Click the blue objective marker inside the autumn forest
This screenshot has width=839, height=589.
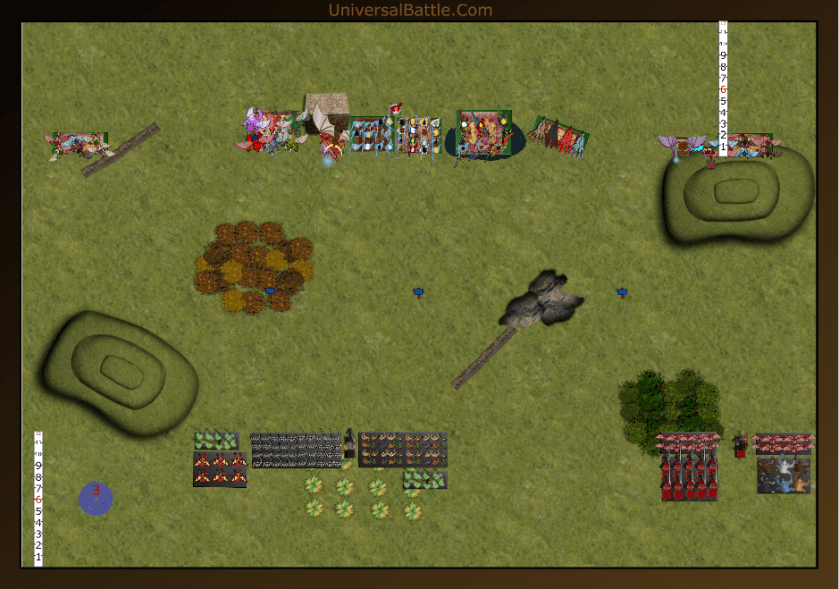click(270, 291)
